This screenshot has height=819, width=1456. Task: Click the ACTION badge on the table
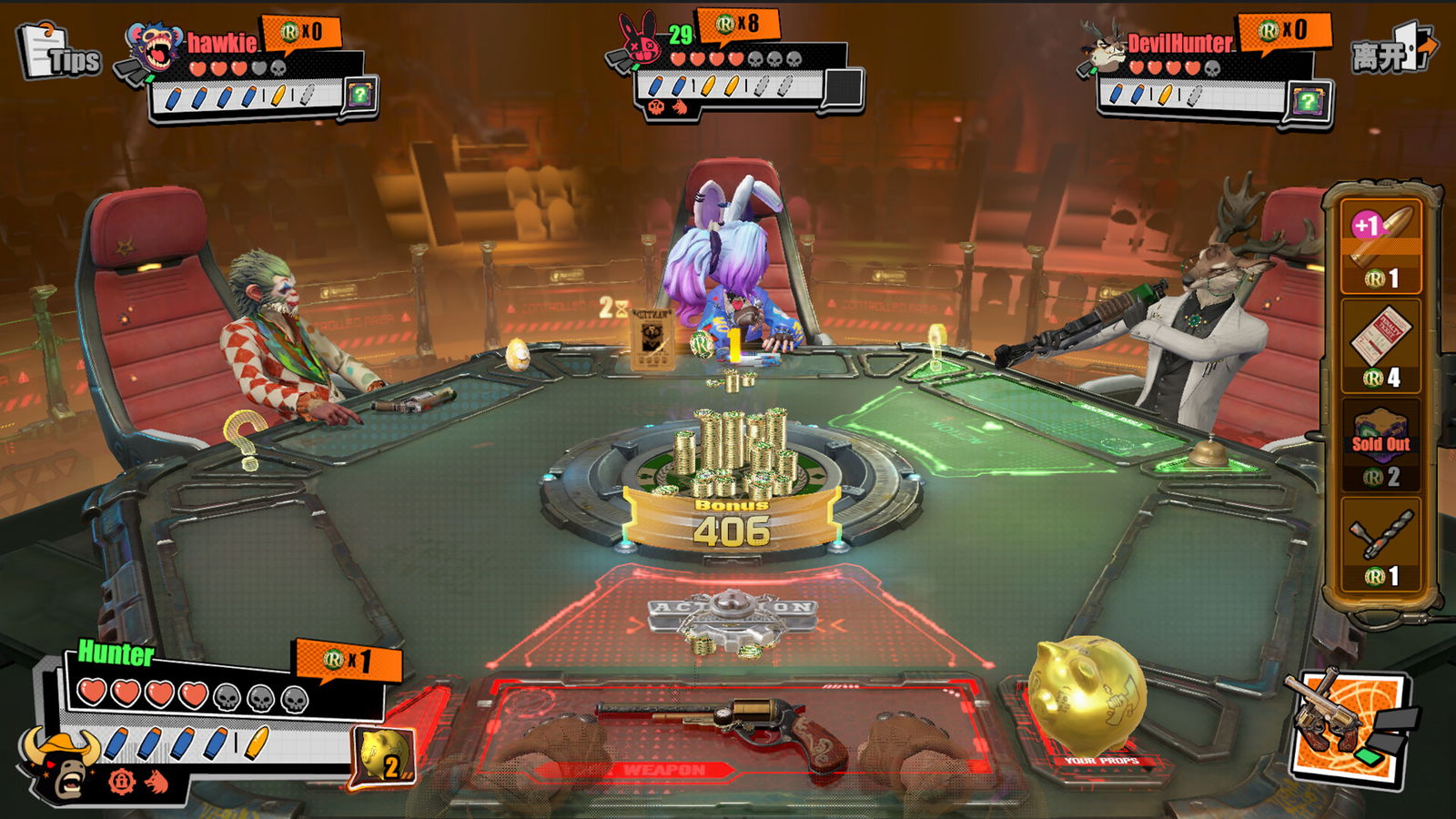[731, 612]
